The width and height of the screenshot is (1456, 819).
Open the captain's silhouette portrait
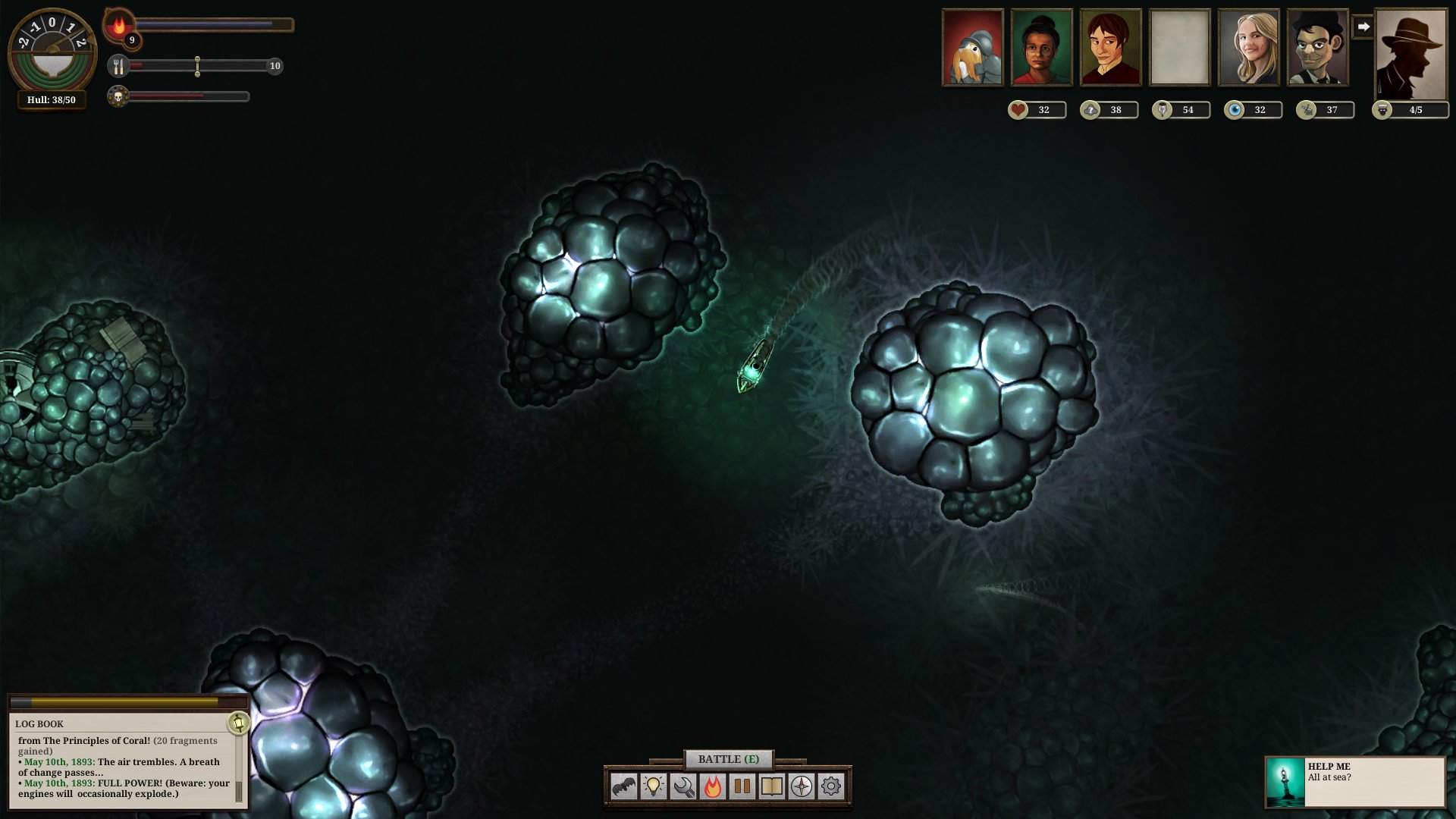pos(1410,55)
